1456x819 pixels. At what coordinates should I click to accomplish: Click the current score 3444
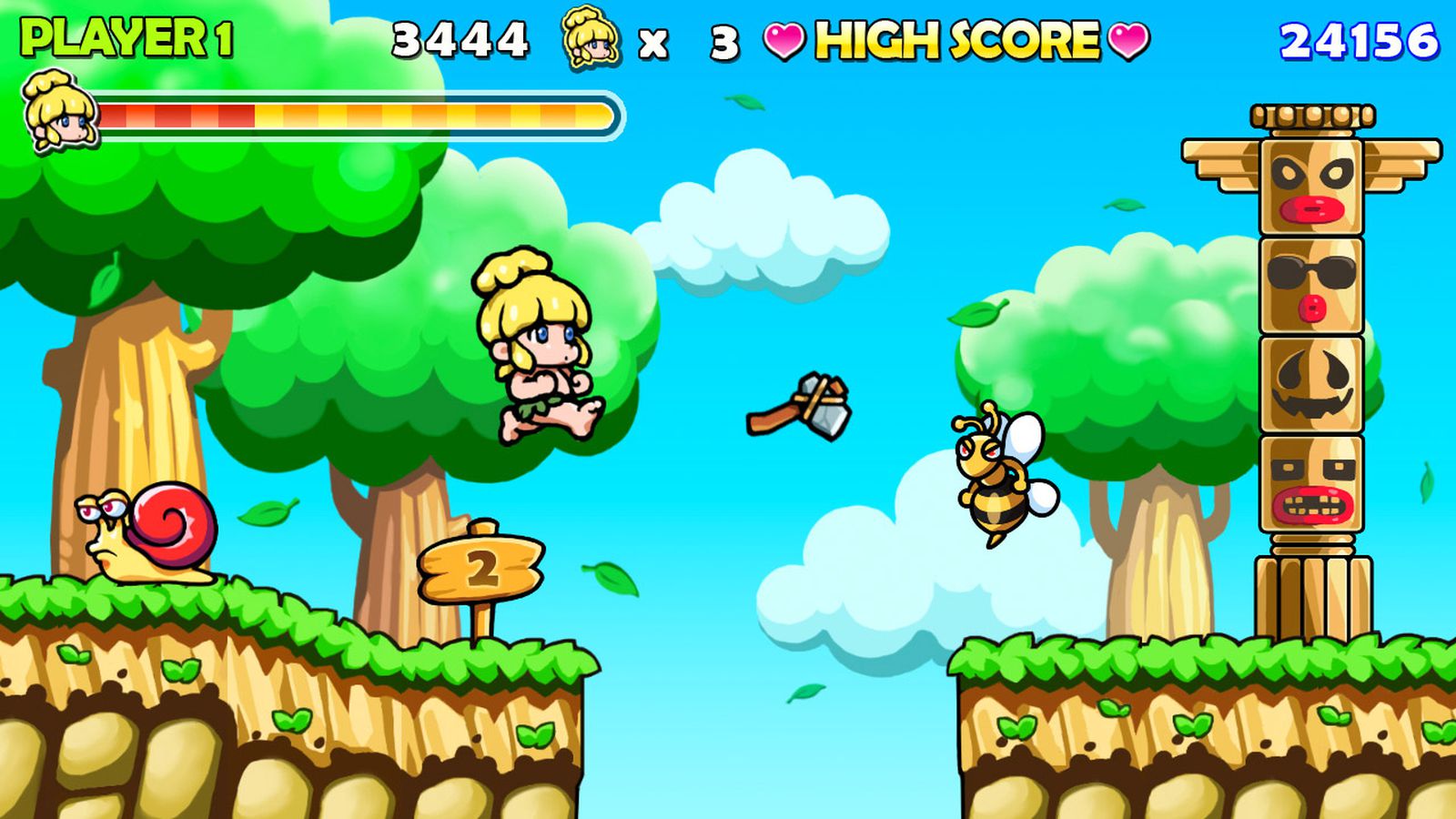click(x=462, y=38)
